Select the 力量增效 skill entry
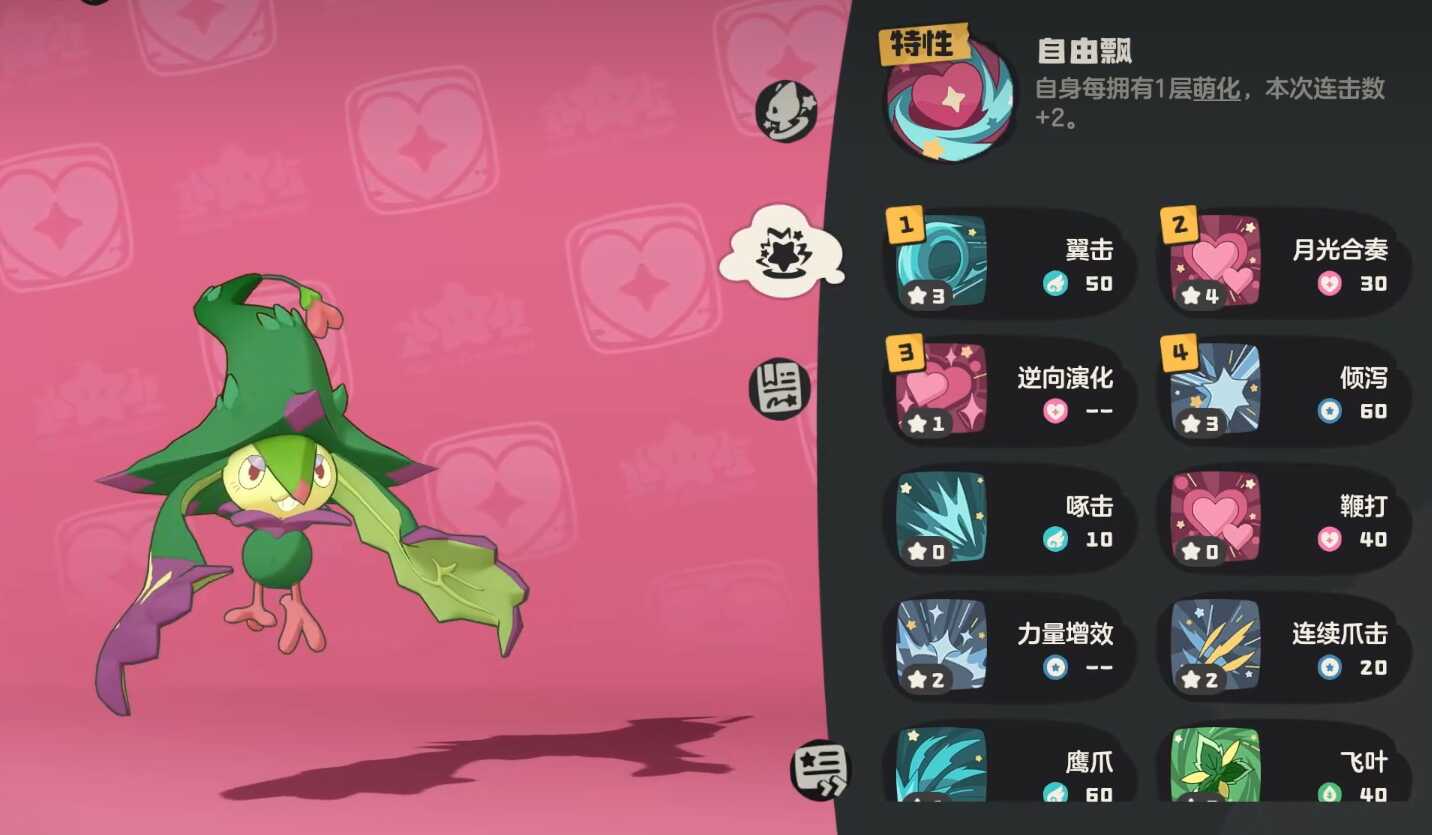Viewport: 1432px width, 835px height. coord(1010,647)
